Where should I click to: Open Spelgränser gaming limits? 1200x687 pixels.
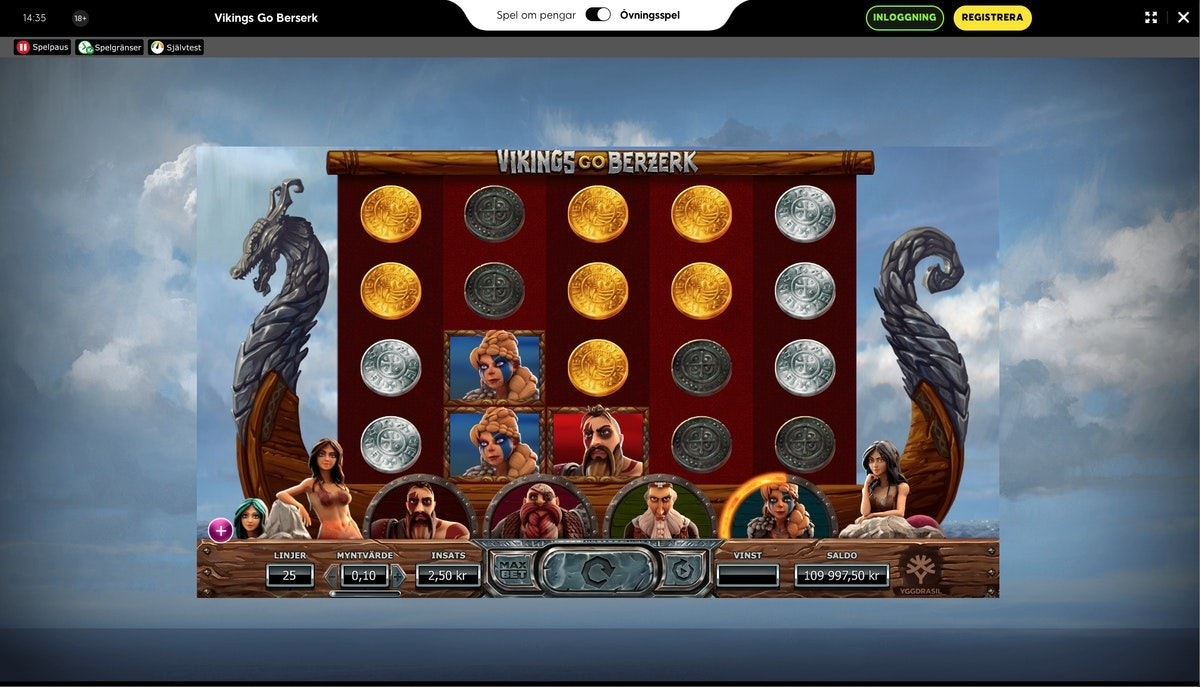pos(110,47)
